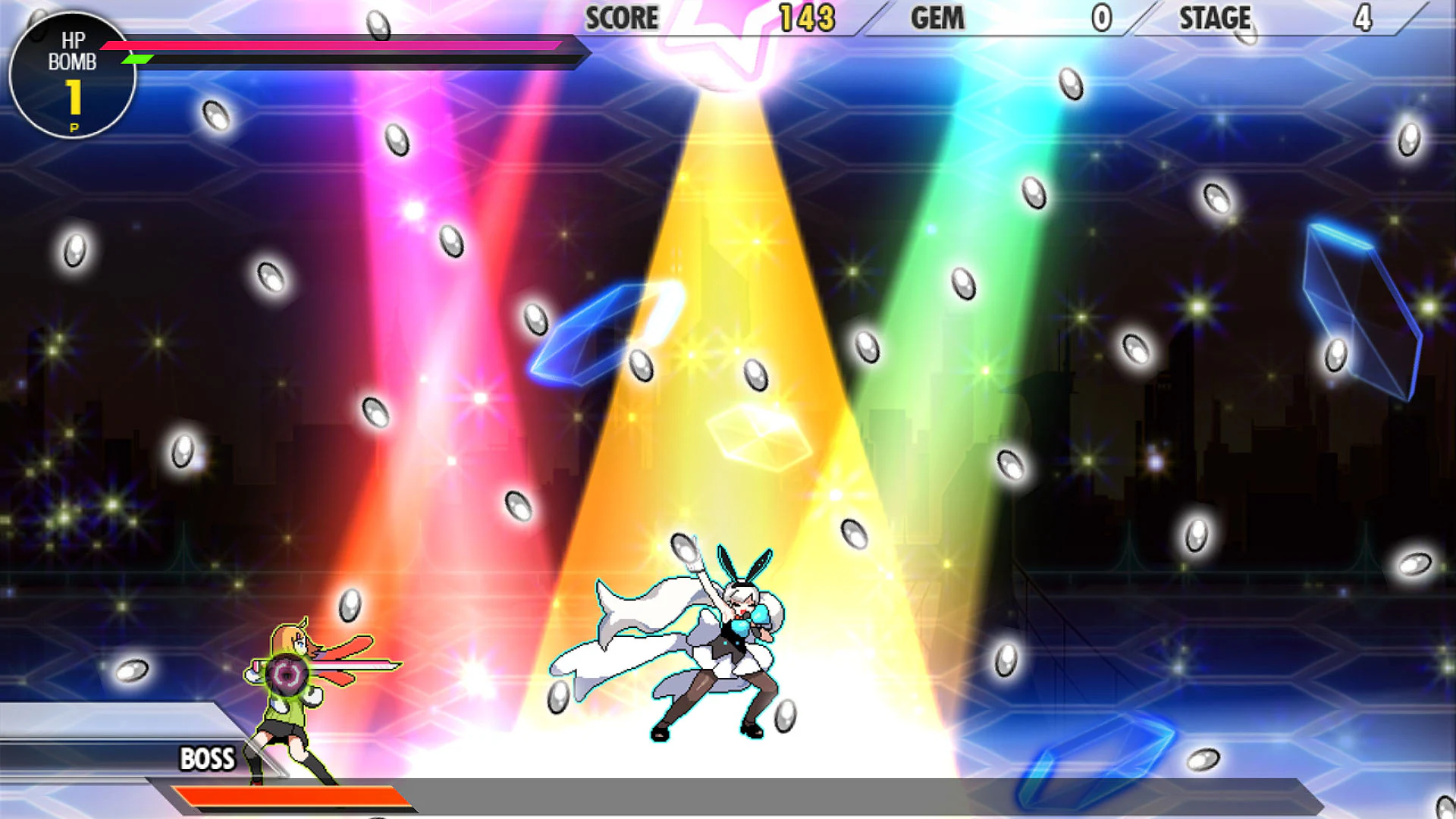The width and height of the screenshot is (1456, 819).
Task: Click the HP/BOMB status circle emblem
Action: click(x=72, y=76)
